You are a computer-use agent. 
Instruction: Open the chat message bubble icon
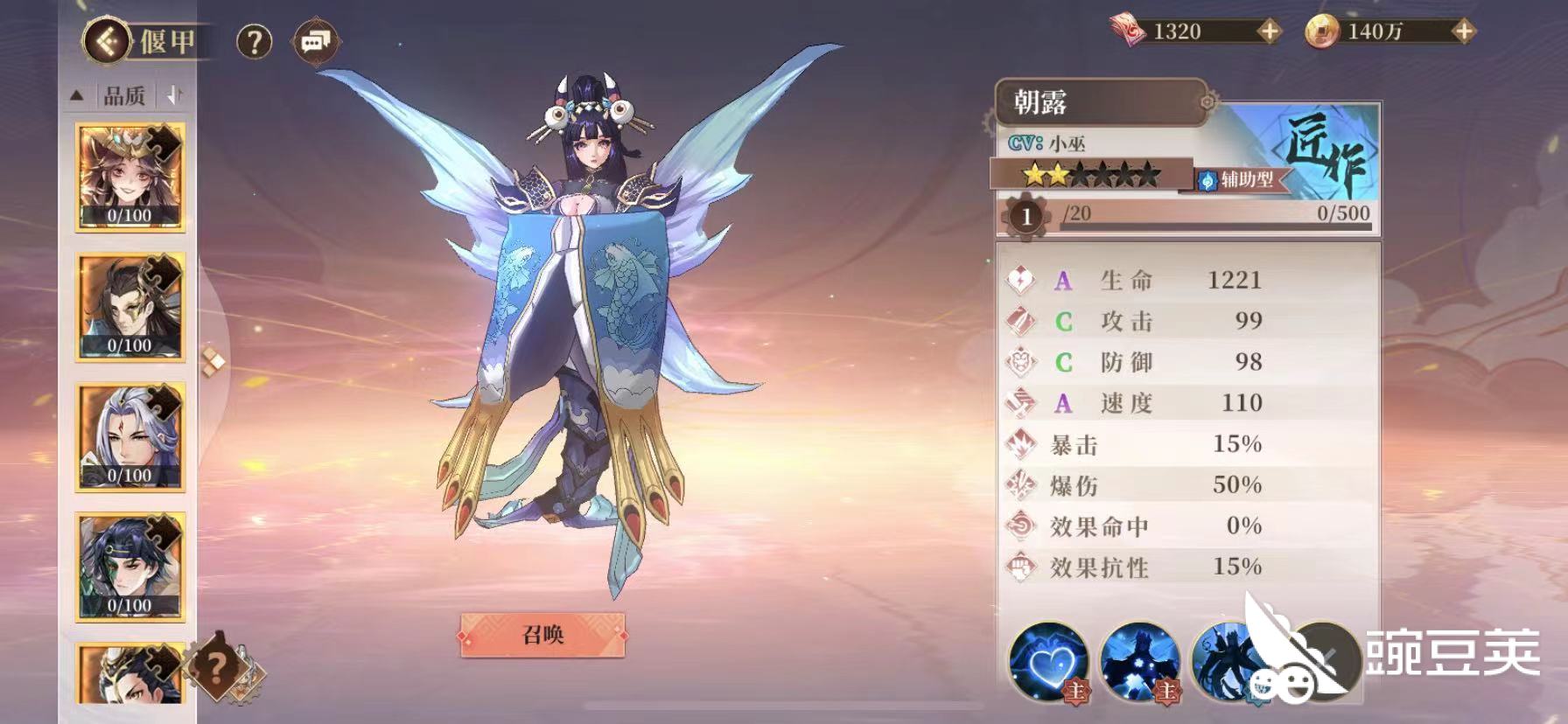point(315,42)
